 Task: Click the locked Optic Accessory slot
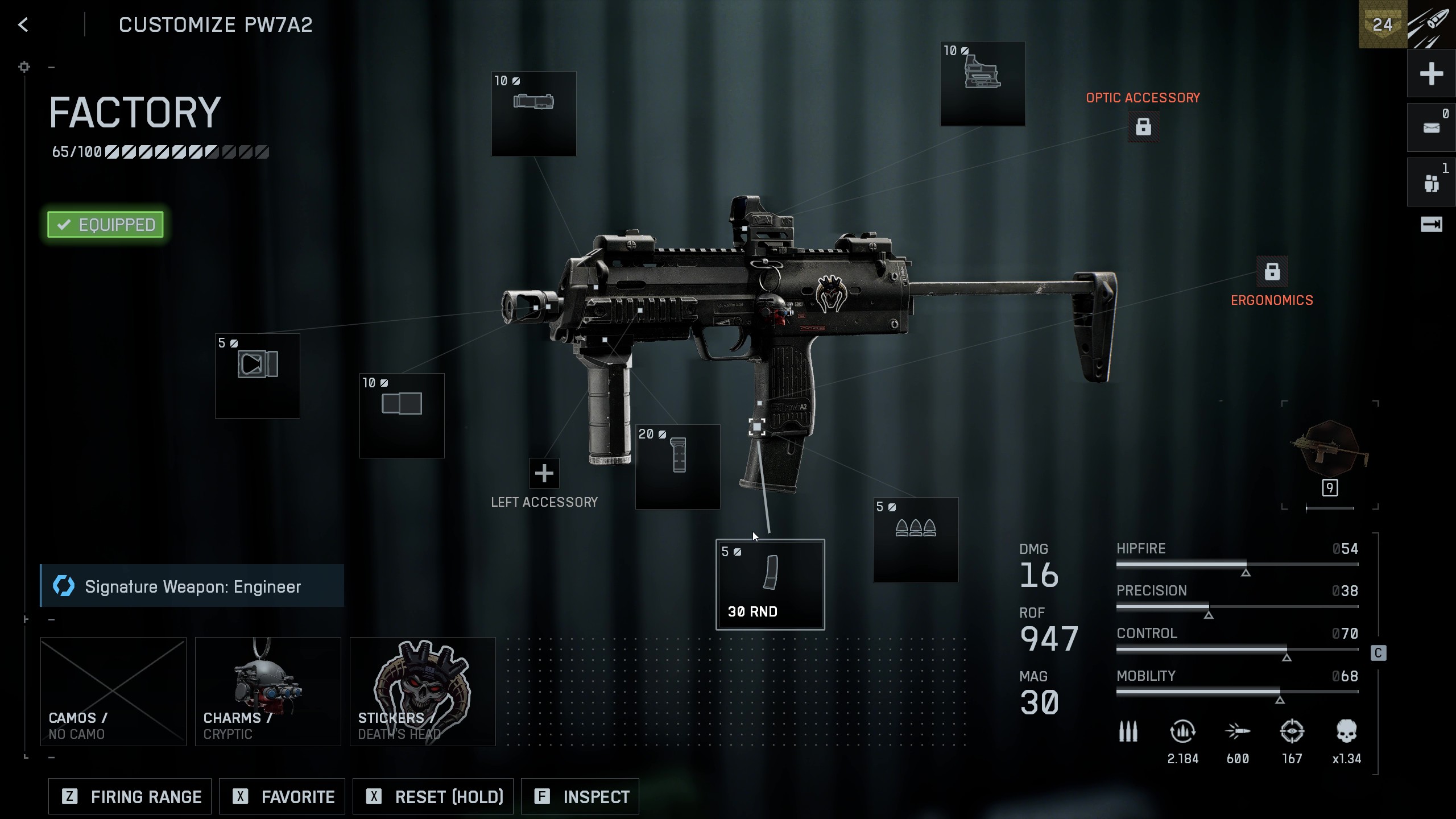(1143, 126)
